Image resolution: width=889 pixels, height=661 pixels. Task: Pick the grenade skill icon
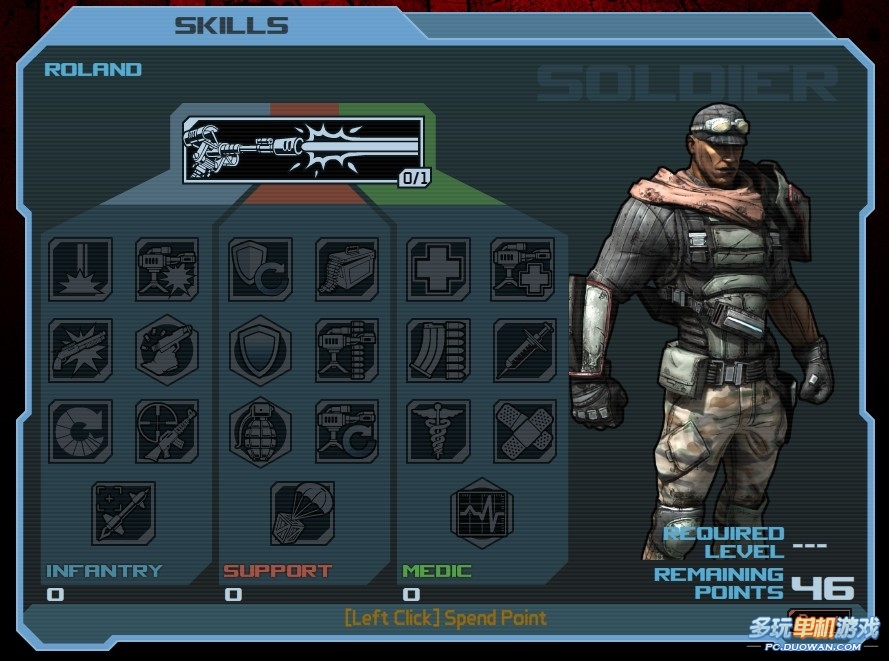[x=260, y=430]
